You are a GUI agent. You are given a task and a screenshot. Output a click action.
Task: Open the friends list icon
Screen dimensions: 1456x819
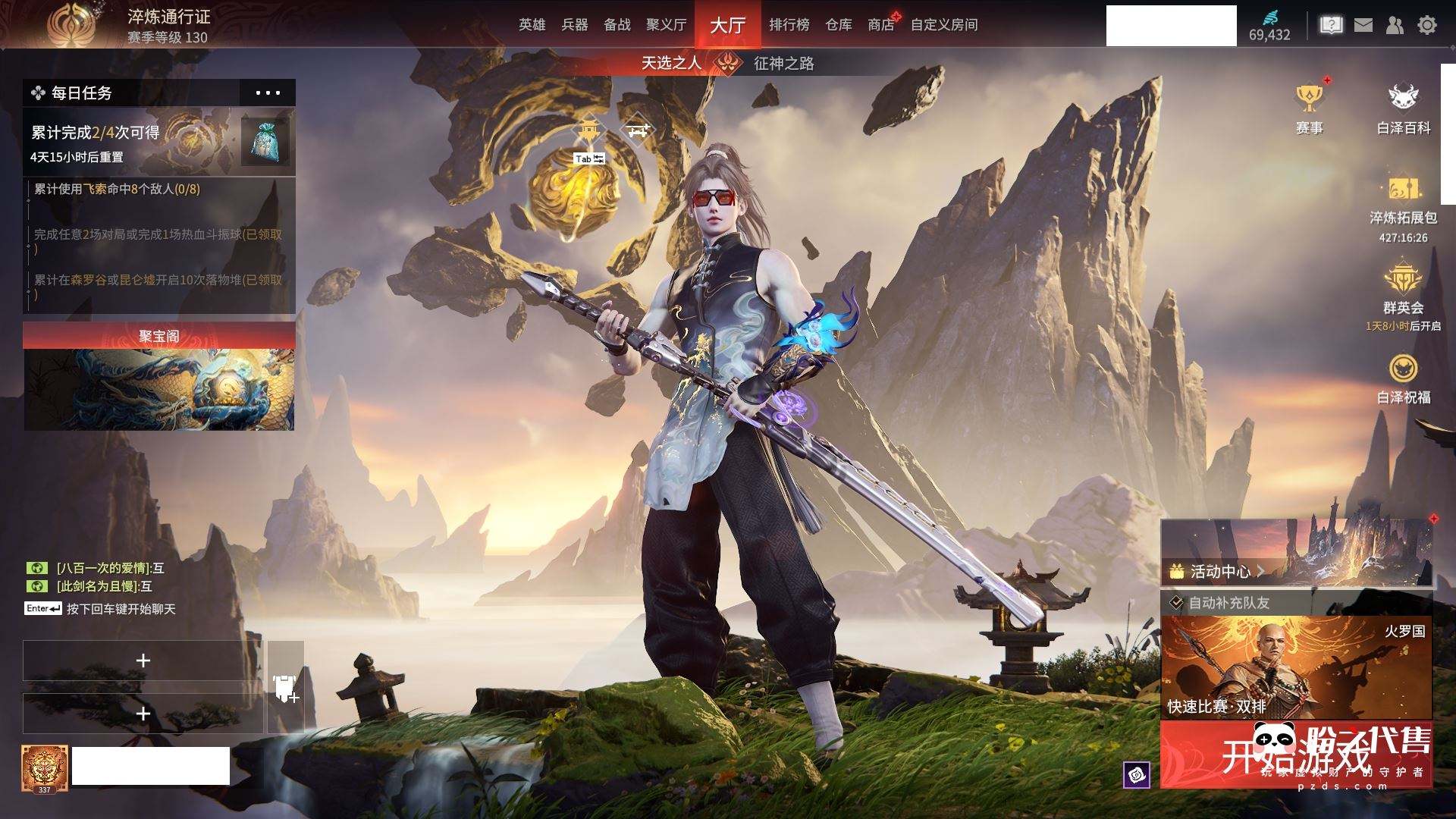1395,25
